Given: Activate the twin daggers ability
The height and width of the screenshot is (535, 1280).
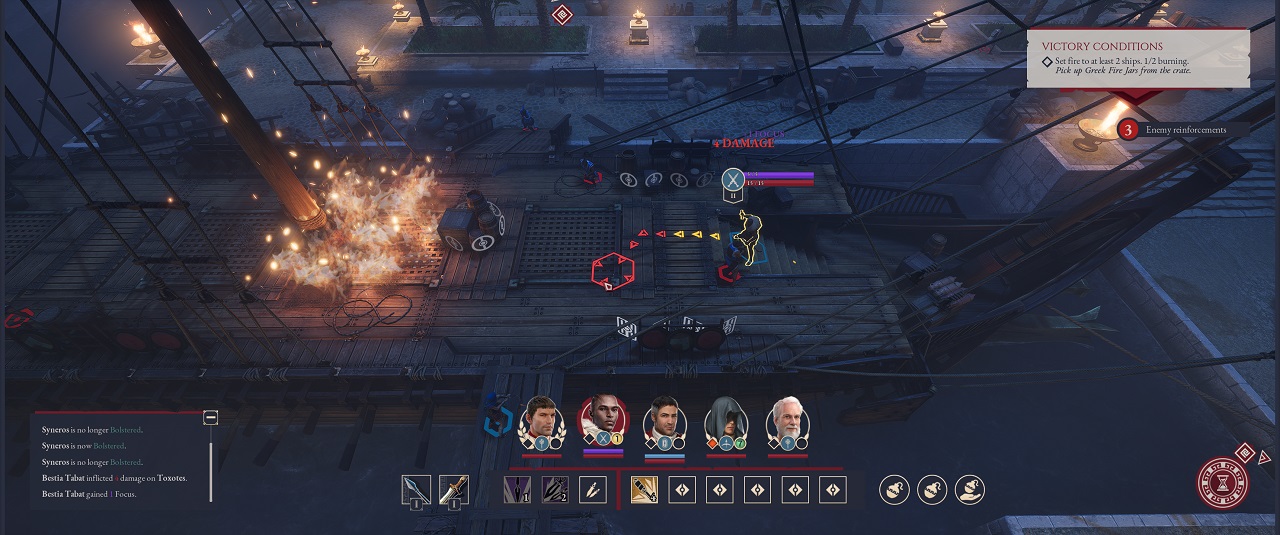Looking at the screenshot, I should (592, 490).
